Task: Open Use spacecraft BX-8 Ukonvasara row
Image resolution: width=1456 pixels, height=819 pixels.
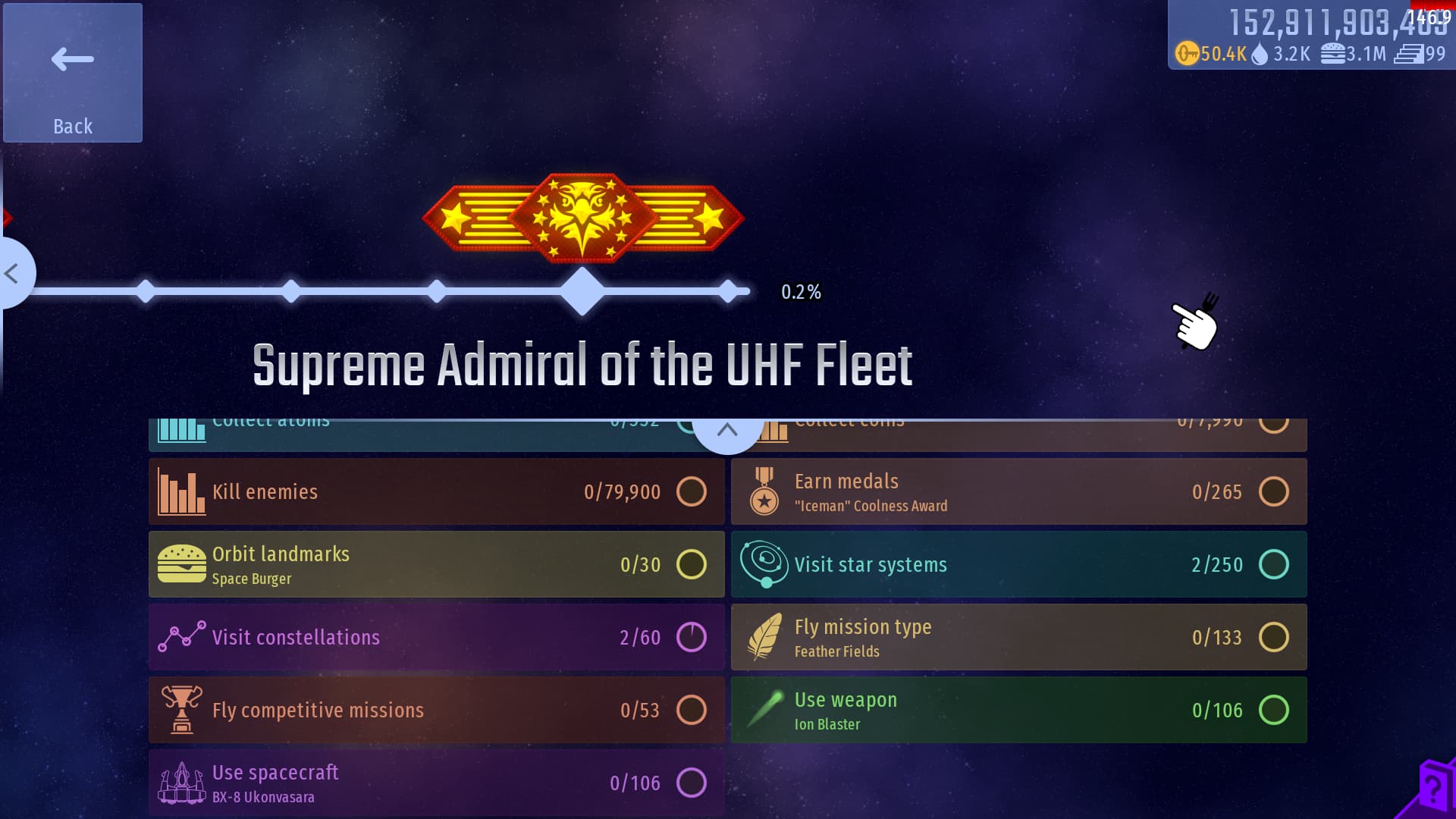Action: 436,783
